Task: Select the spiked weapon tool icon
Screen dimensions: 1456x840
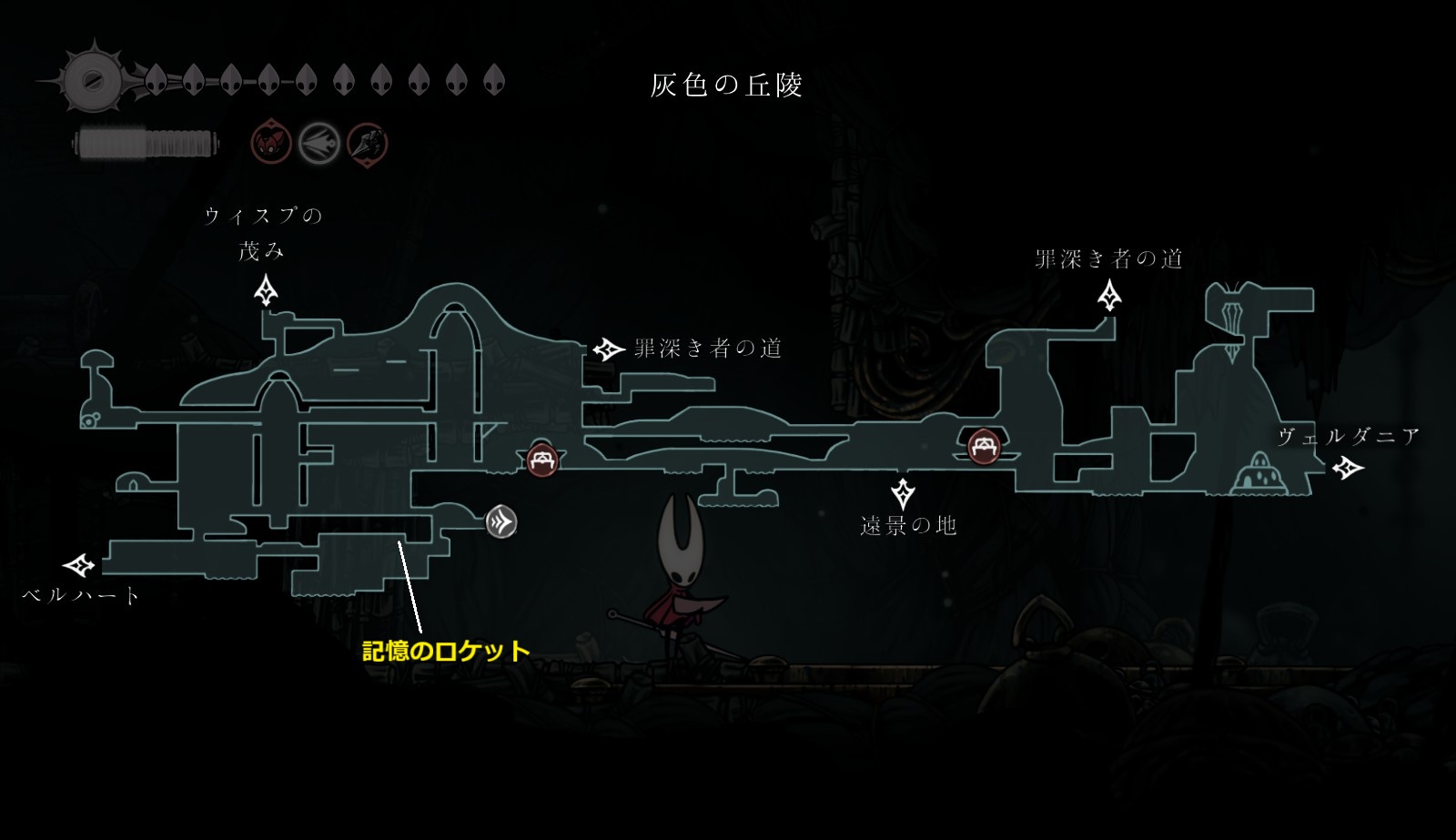Action: (x=368, y=144)
